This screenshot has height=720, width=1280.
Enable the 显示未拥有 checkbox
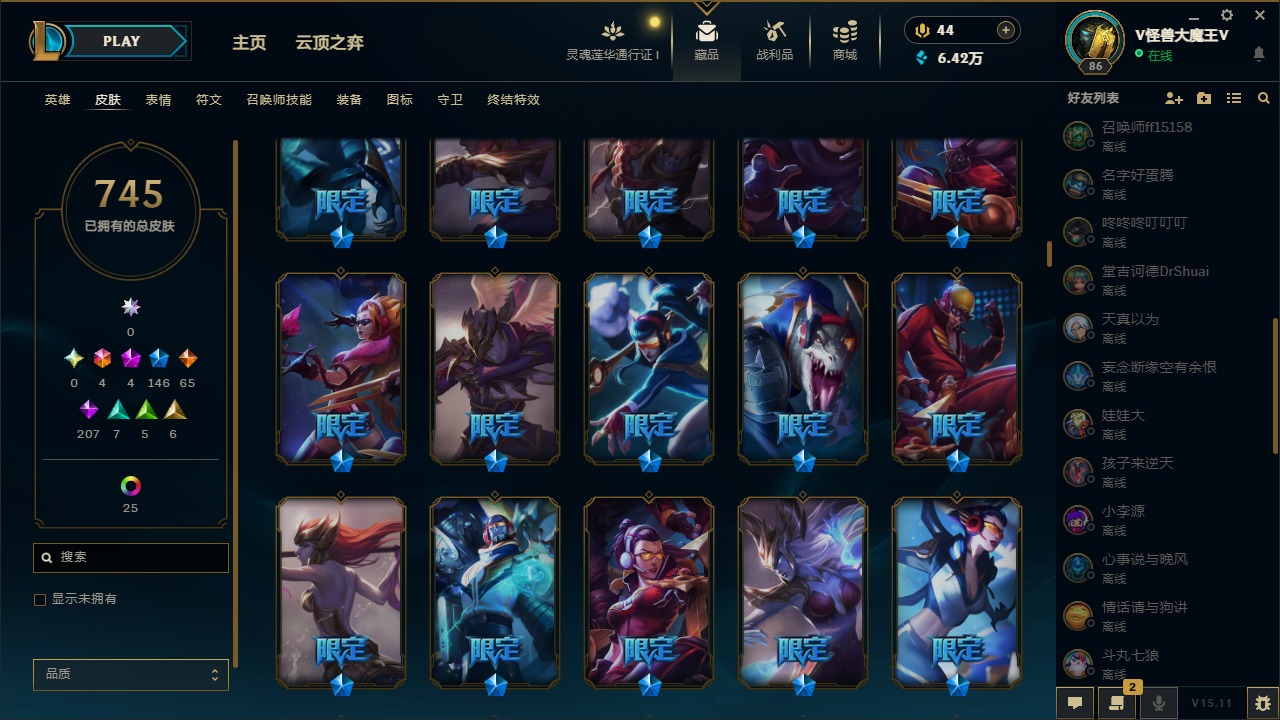(x=40, y=599)
